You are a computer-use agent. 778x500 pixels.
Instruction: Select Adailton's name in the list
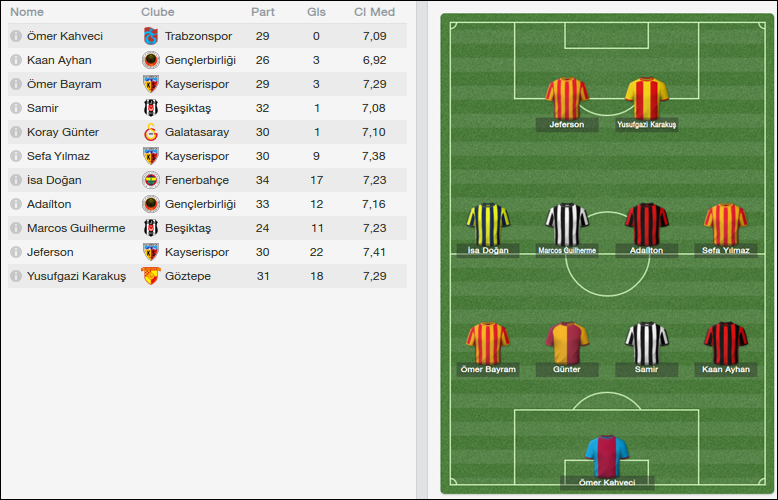tap(49, 204)
